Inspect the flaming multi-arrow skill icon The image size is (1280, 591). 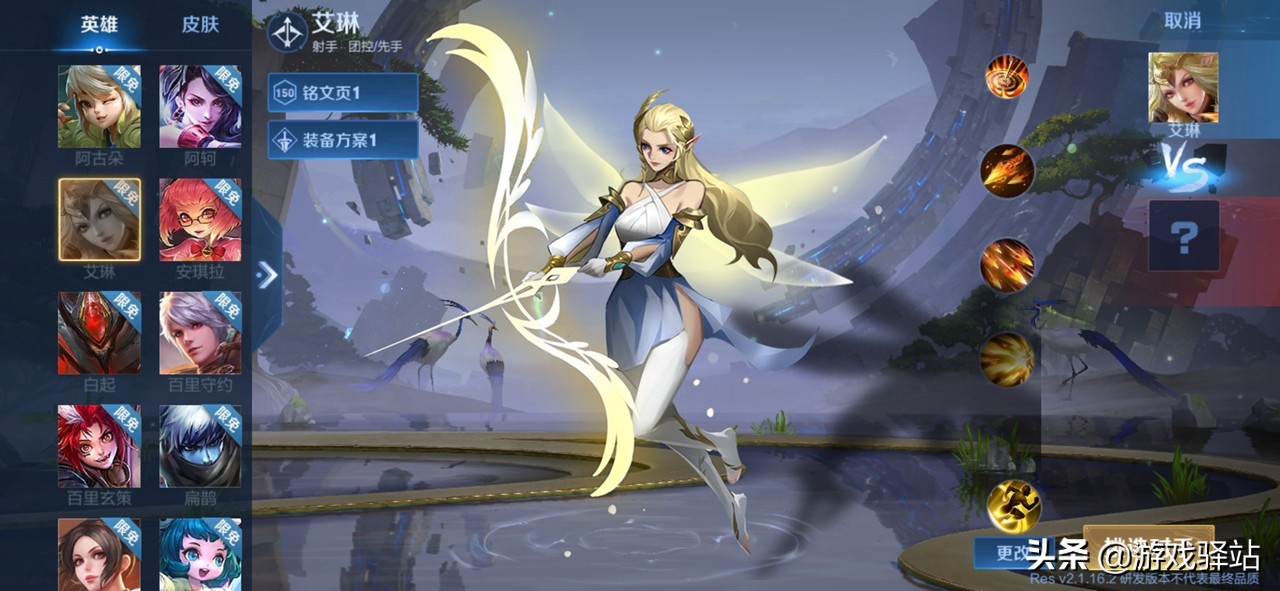click(x=1007, y=265)
